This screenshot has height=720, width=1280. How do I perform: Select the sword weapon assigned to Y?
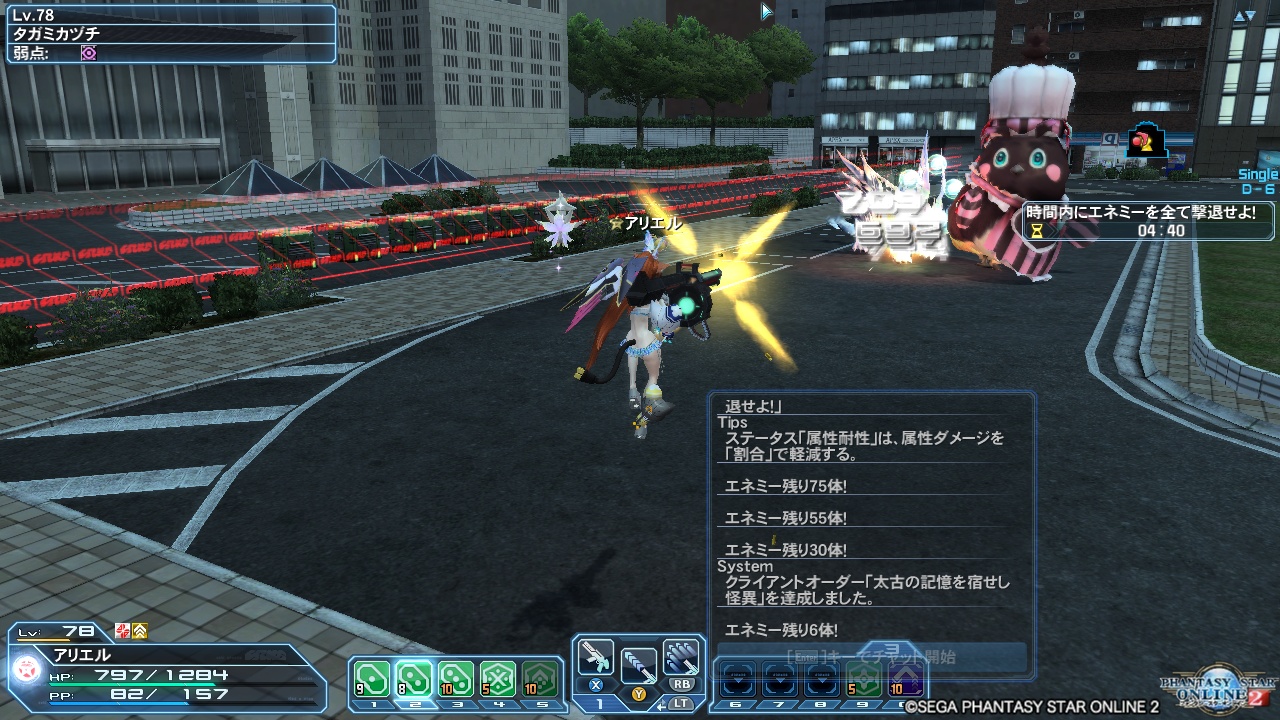640,664
